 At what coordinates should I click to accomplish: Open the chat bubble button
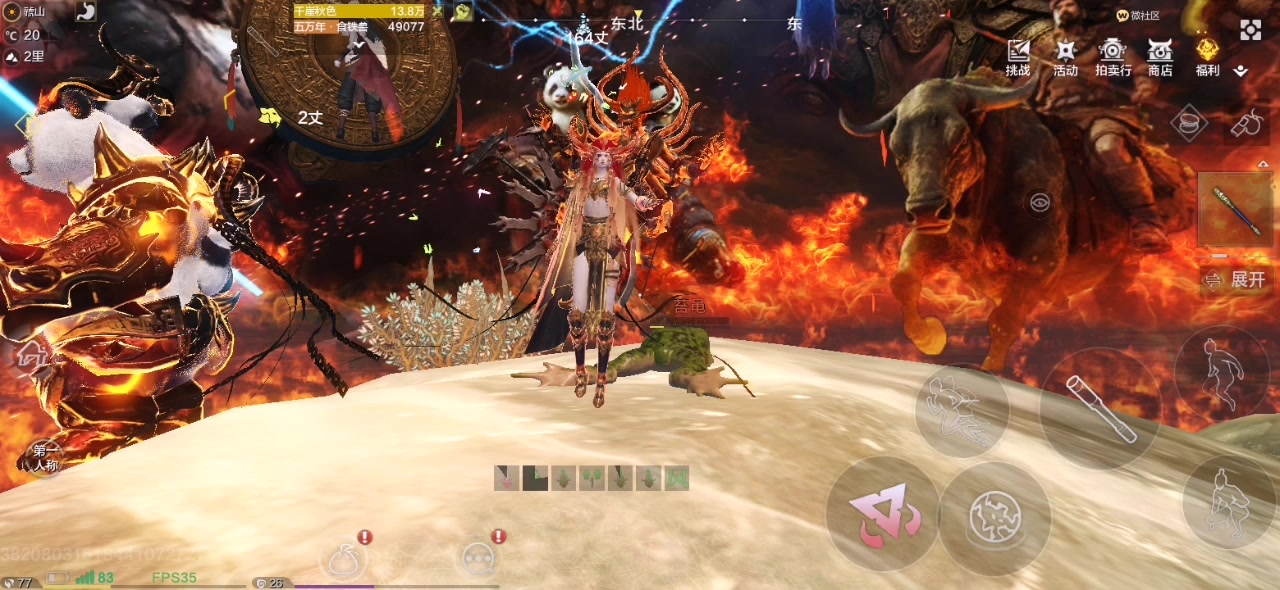click(478, 558)
